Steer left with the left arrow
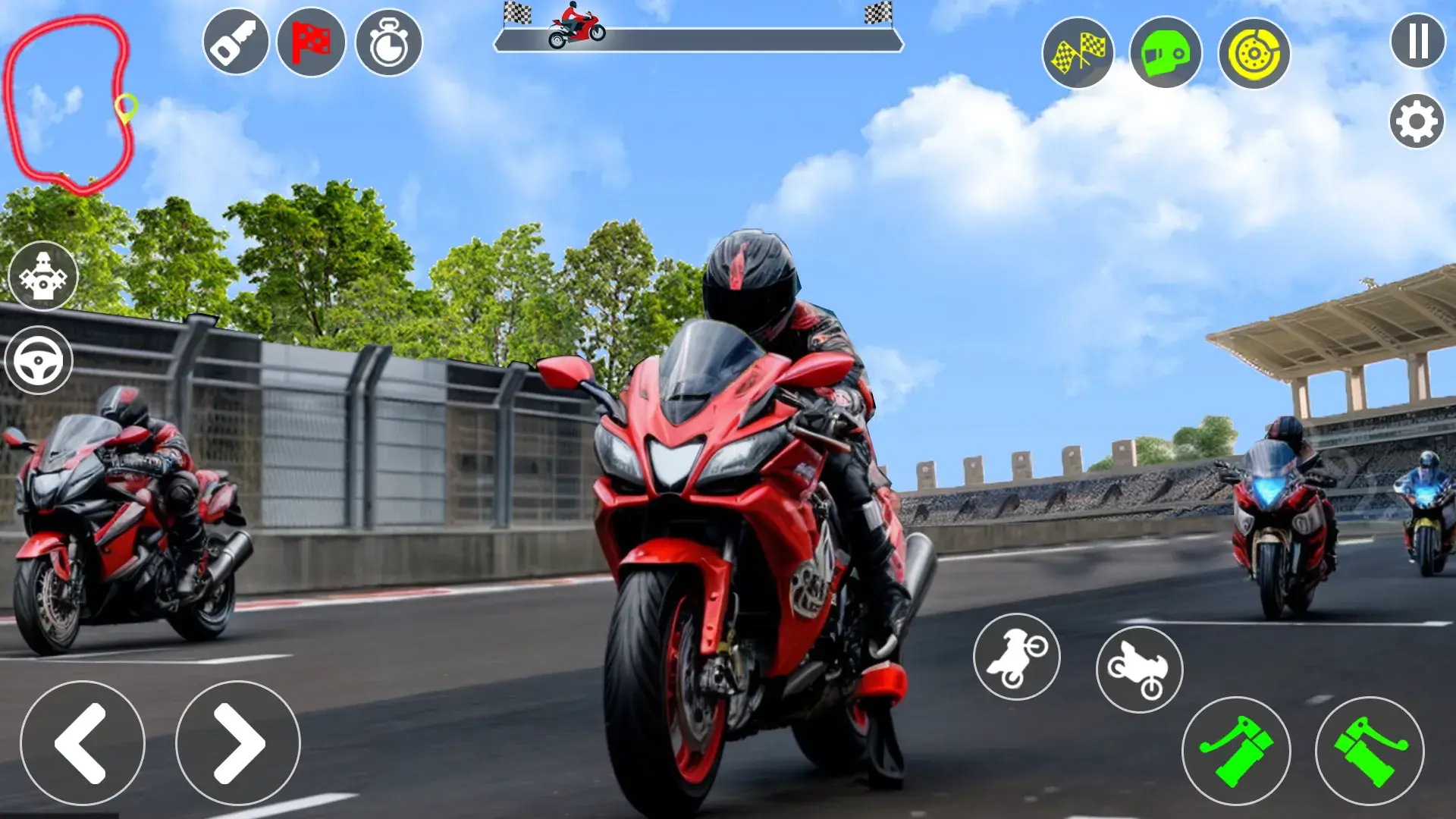Viewport: 1456px width, 819px height. [82, 742]
